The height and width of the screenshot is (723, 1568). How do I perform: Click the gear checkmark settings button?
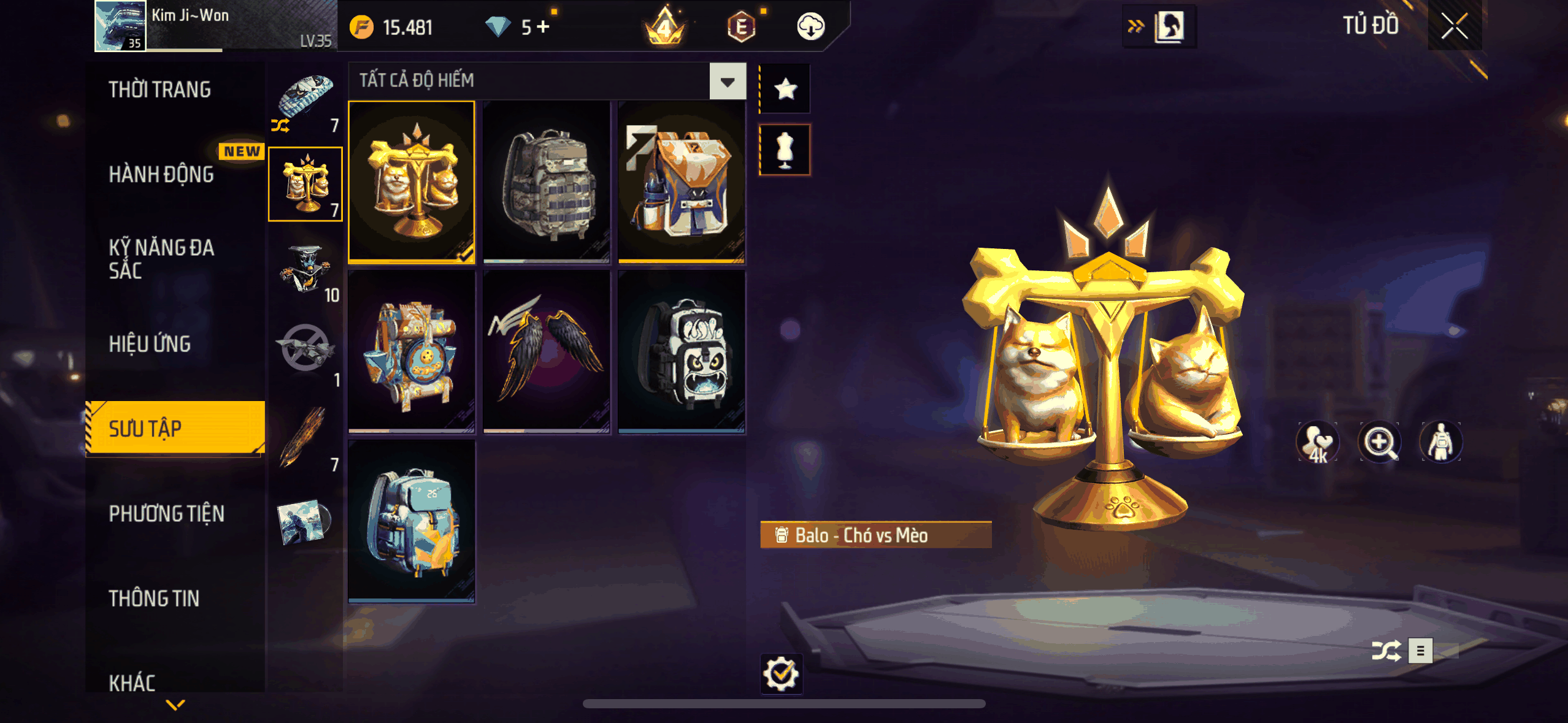pos(781,673)
